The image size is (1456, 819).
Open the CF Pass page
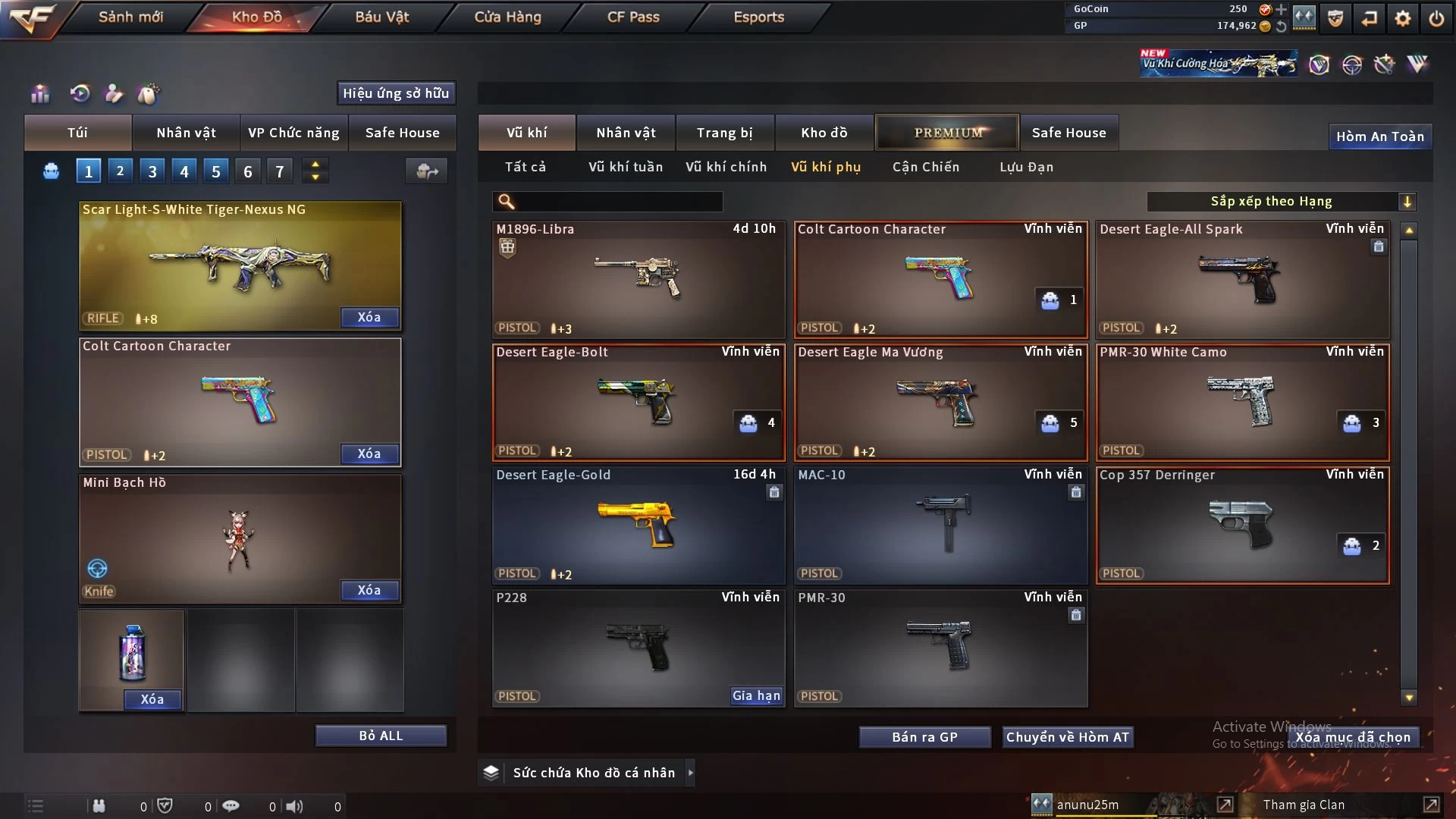633,17
